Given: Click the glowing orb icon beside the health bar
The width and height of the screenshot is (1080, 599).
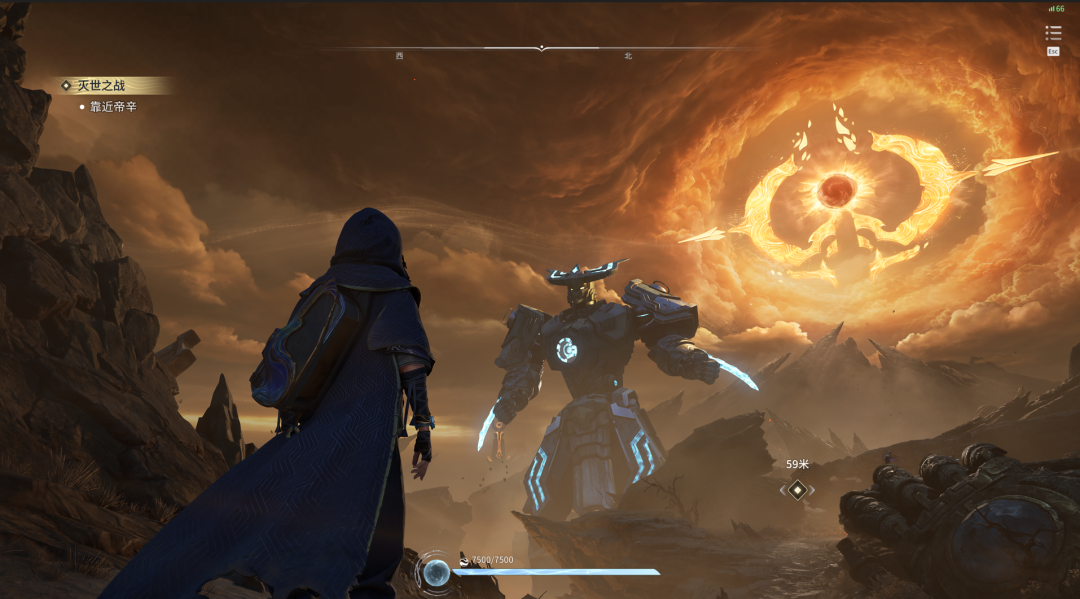Looking at the screenshot, I should (436, 572).
